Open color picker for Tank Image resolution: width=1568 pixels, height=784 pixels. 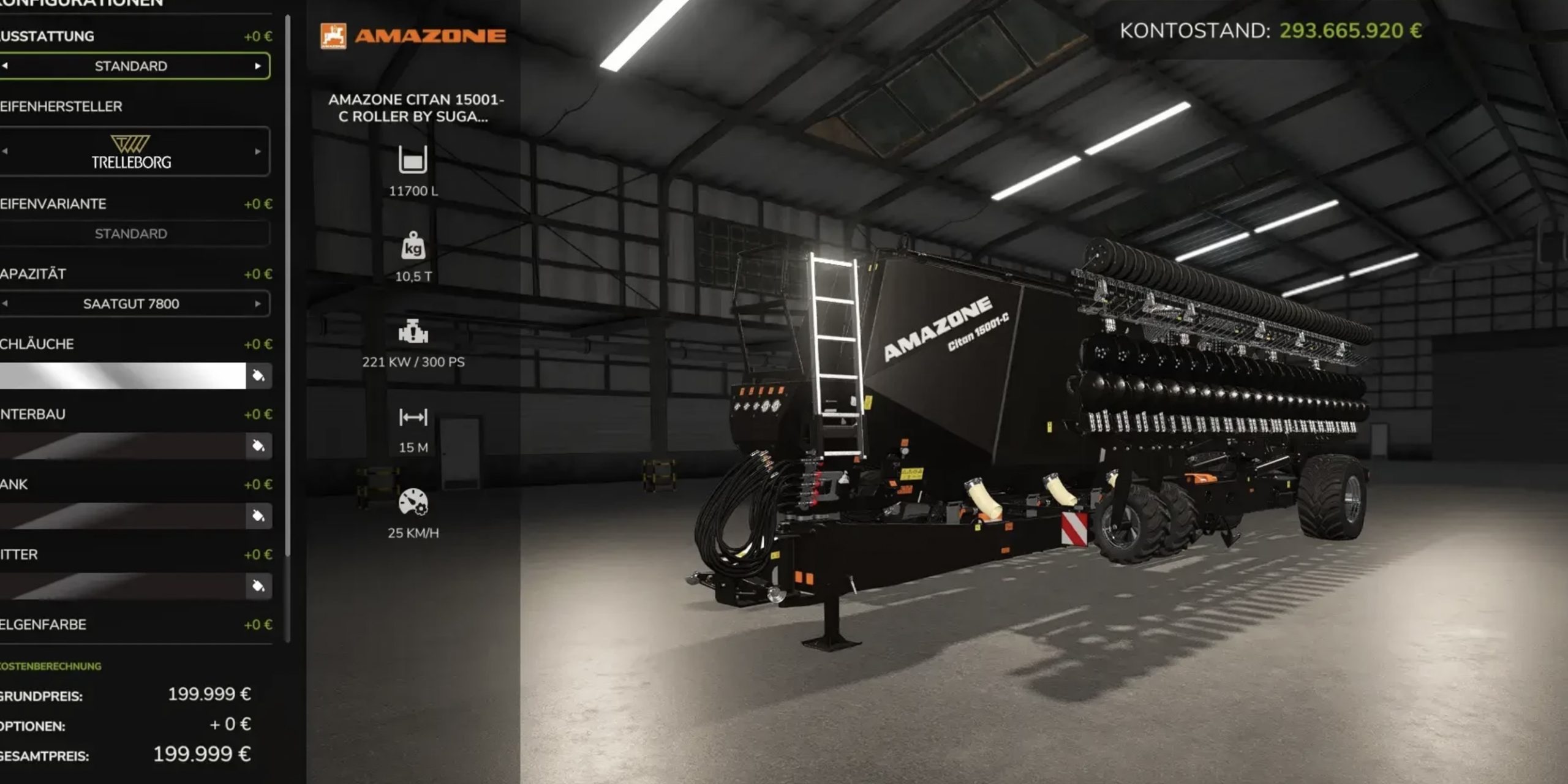[258, 516]
